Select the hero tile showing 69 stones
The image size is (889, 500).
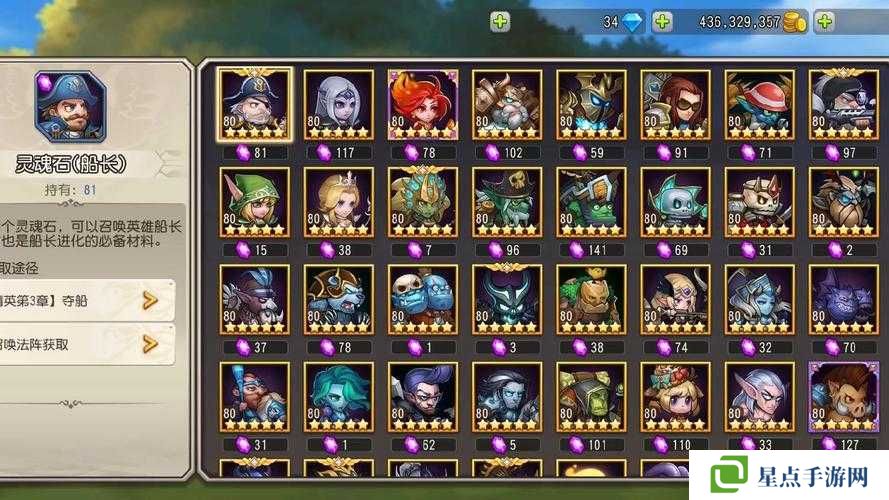pyautogui.click(x=675, y=201)
